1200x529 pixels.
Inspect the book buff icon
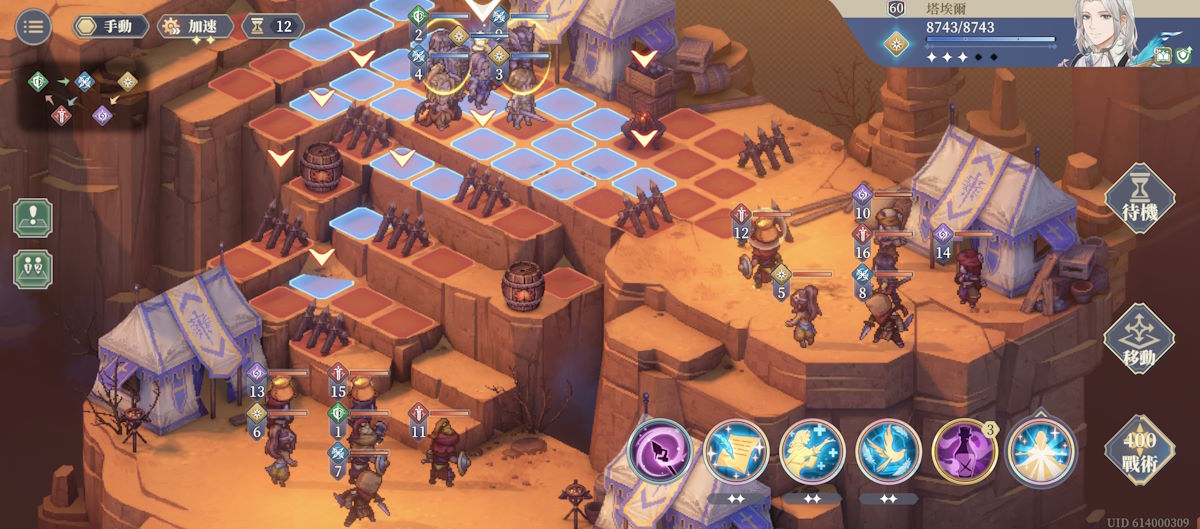pyautogui.click(x=1164, y=57)
